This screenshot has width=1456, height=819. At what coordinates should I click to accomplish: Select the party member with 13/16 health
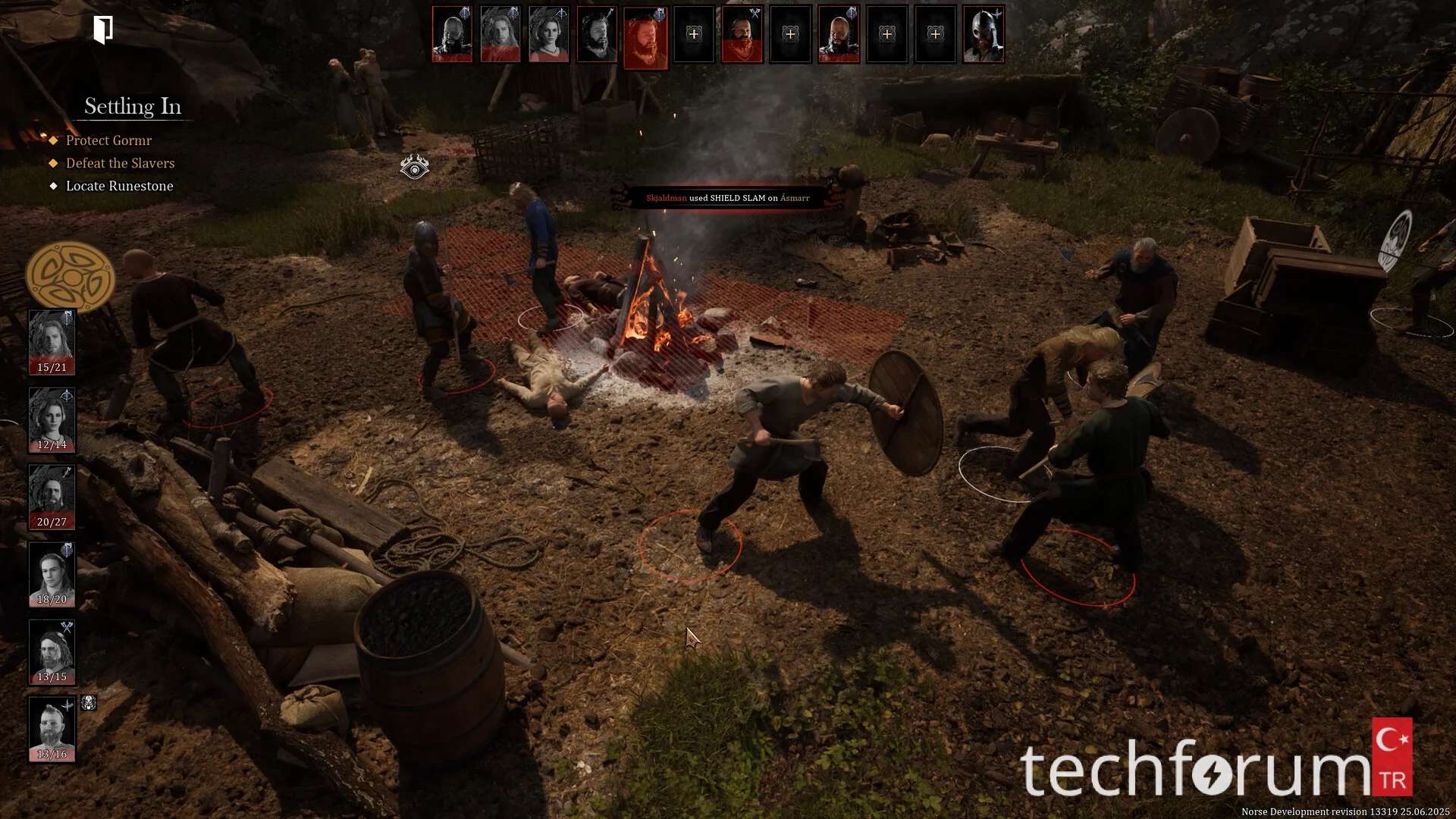pyautogui.click(x=52, y=729)
